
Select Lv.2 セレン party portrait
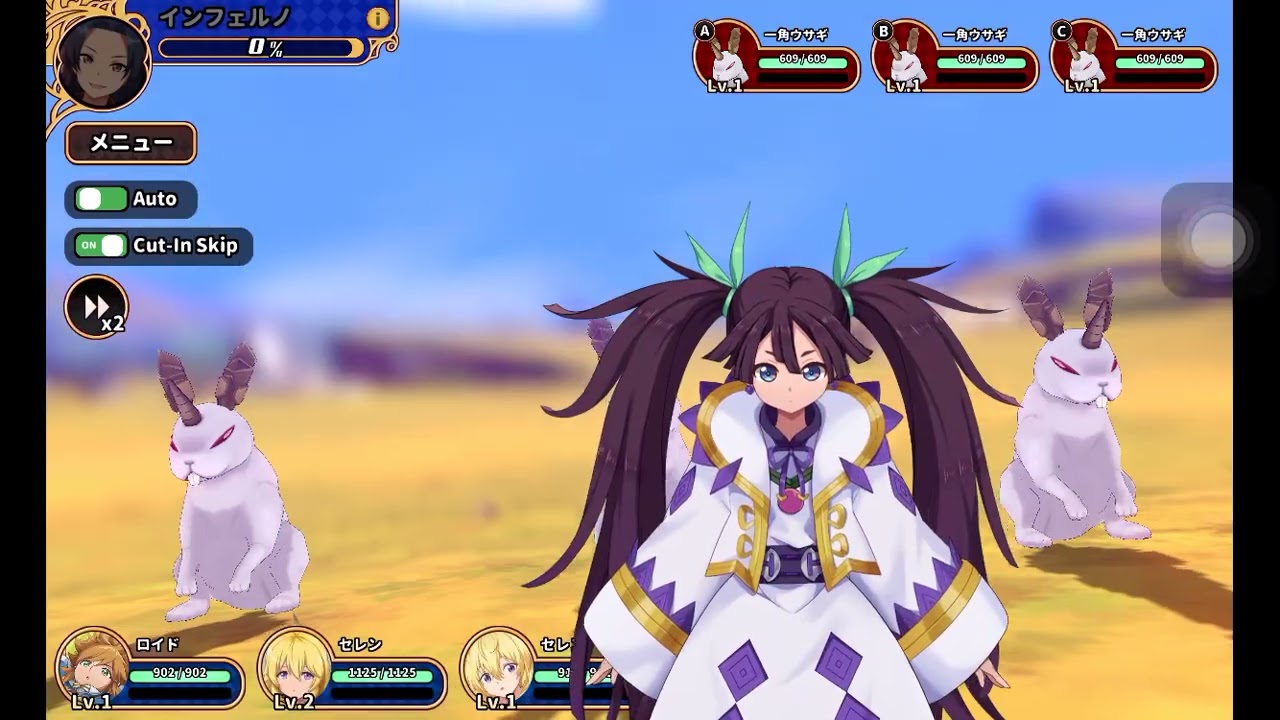click(297, 666)
